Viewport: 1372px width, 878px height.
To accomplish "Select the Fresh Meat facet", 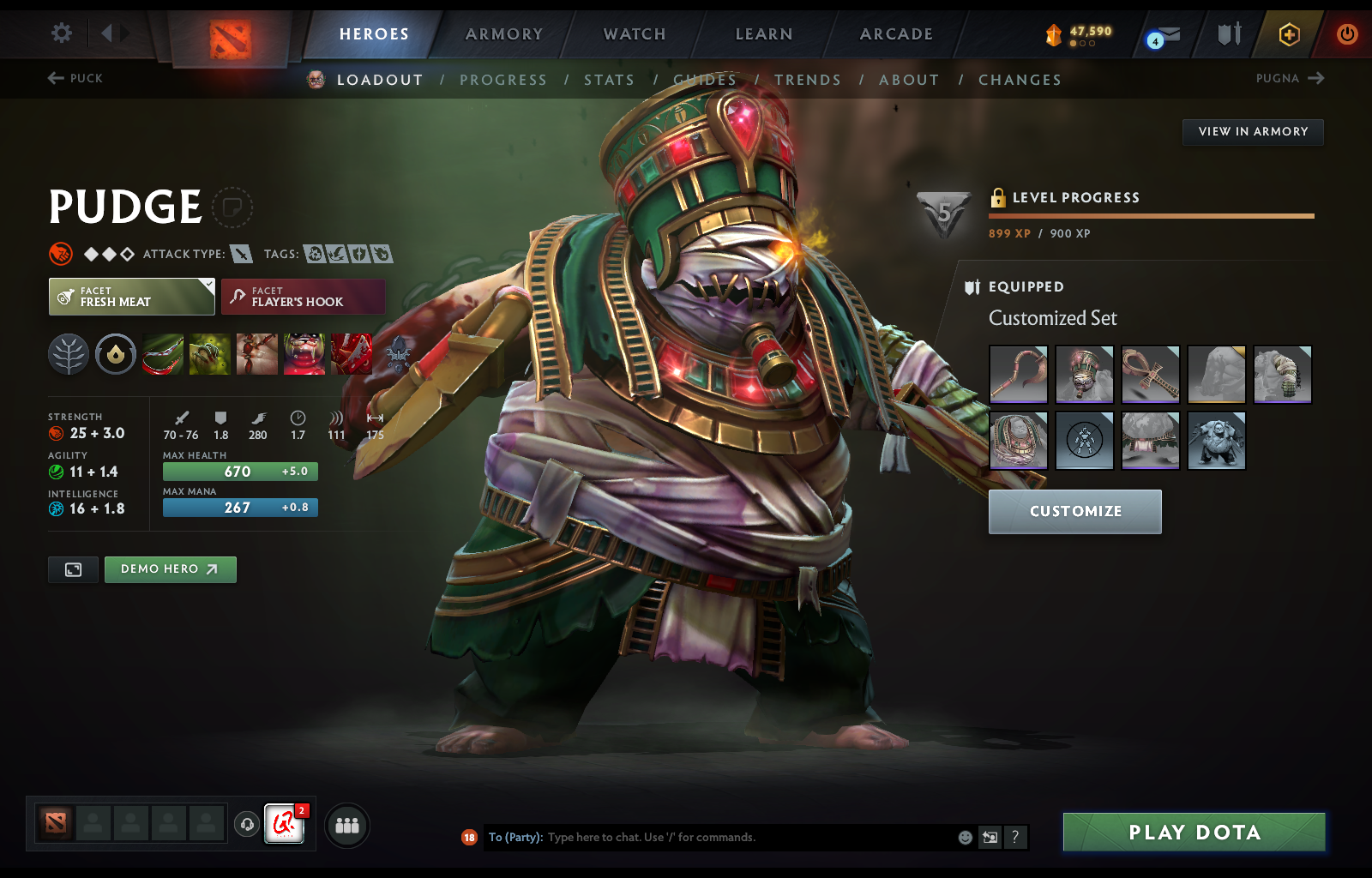I will (130, 297).
